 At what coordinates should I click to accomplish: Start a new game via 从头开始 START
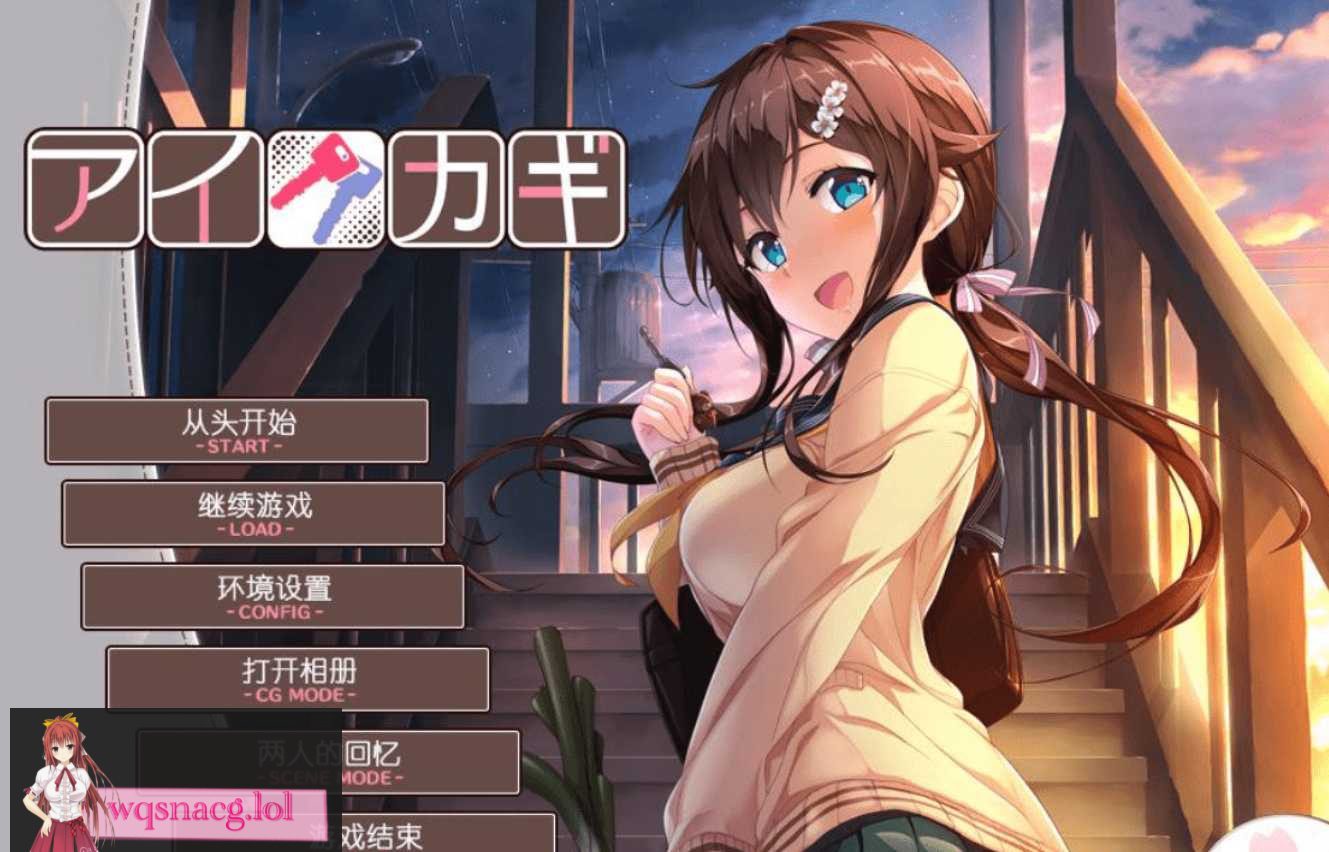tap(236, 430)
